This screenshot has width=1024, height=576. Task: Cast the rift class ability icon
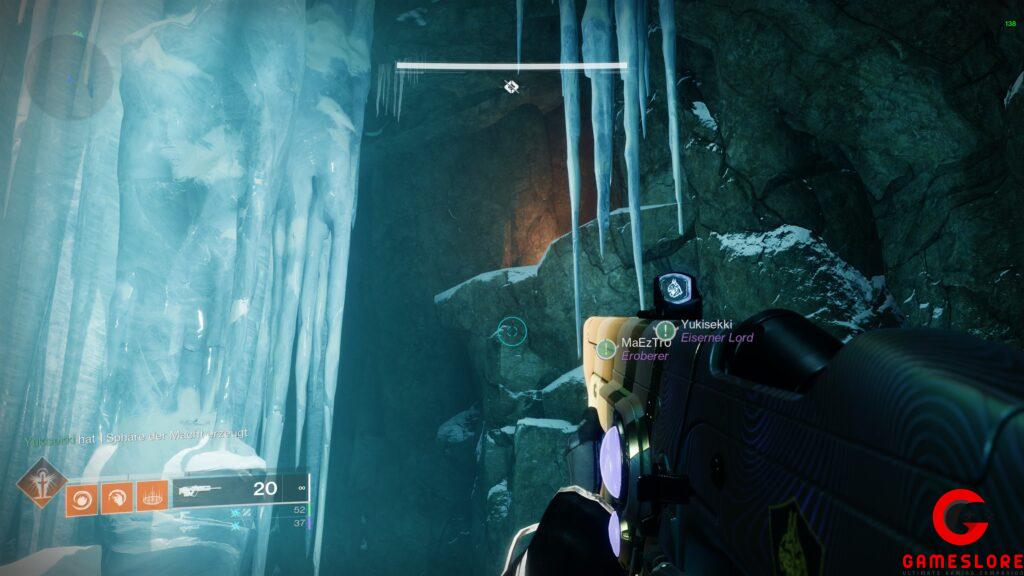[x=151, y=497]
